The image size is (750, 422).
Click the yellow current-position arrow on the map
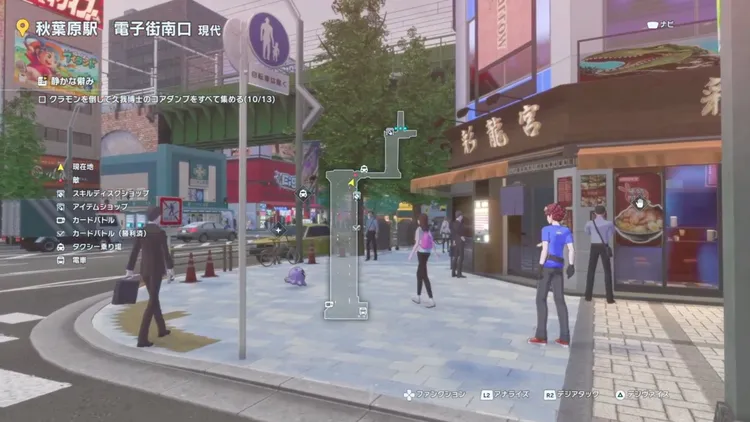[351, 182]
